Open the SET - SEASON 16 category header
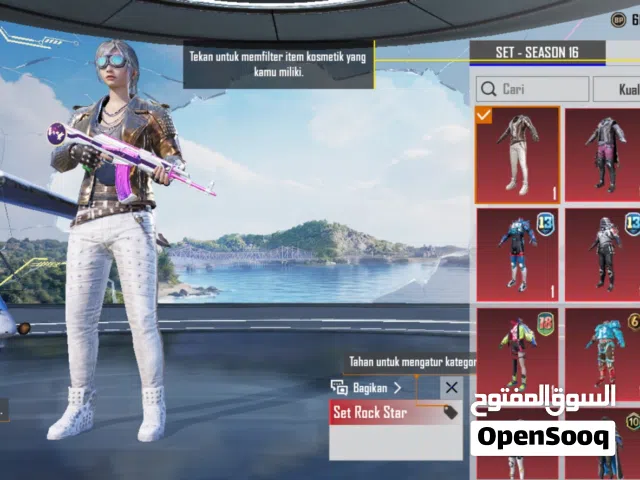The image size is (640, 480). pos(537,52)
